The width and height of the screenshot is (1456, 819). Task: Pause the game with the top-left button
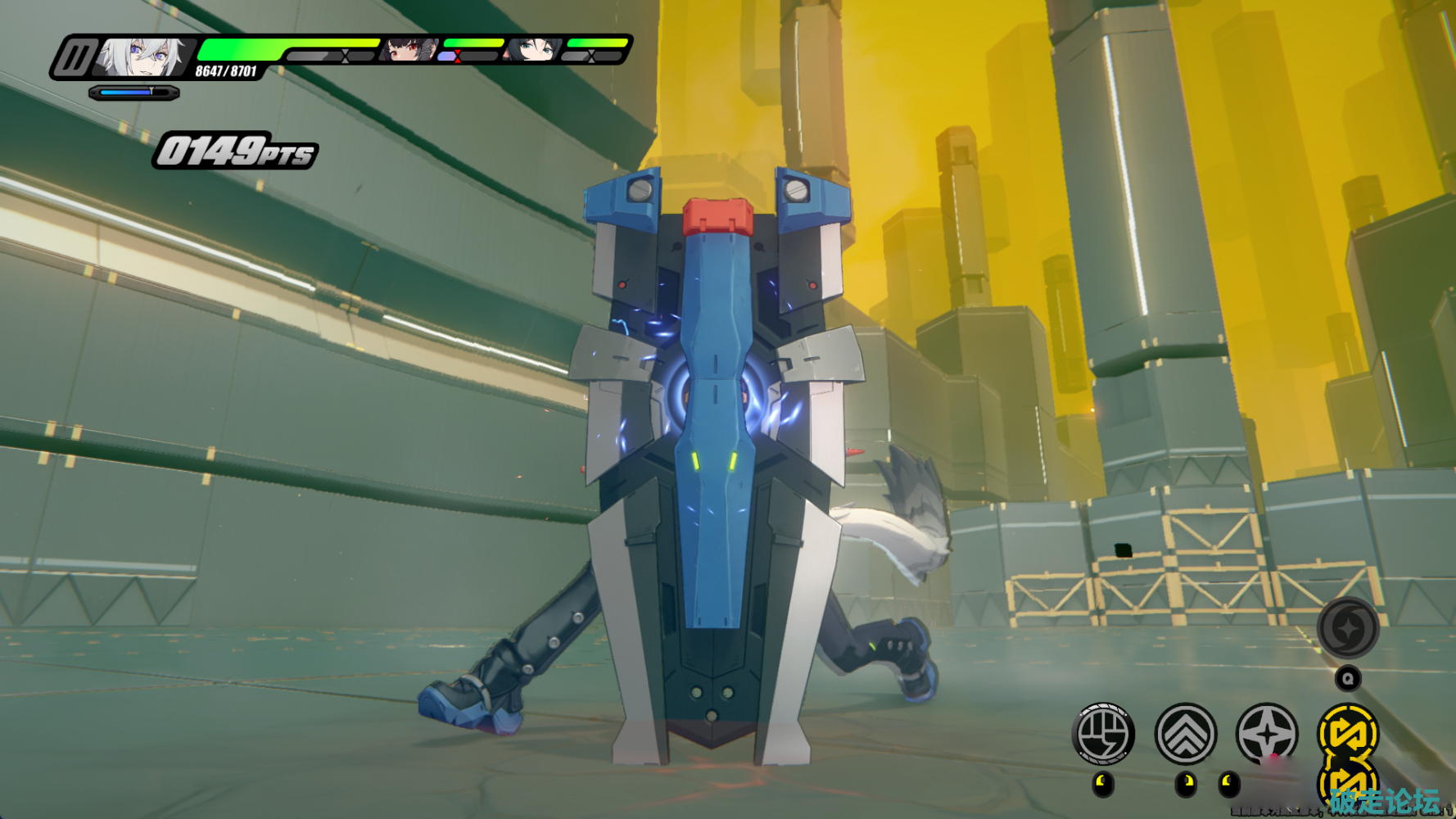75,58
